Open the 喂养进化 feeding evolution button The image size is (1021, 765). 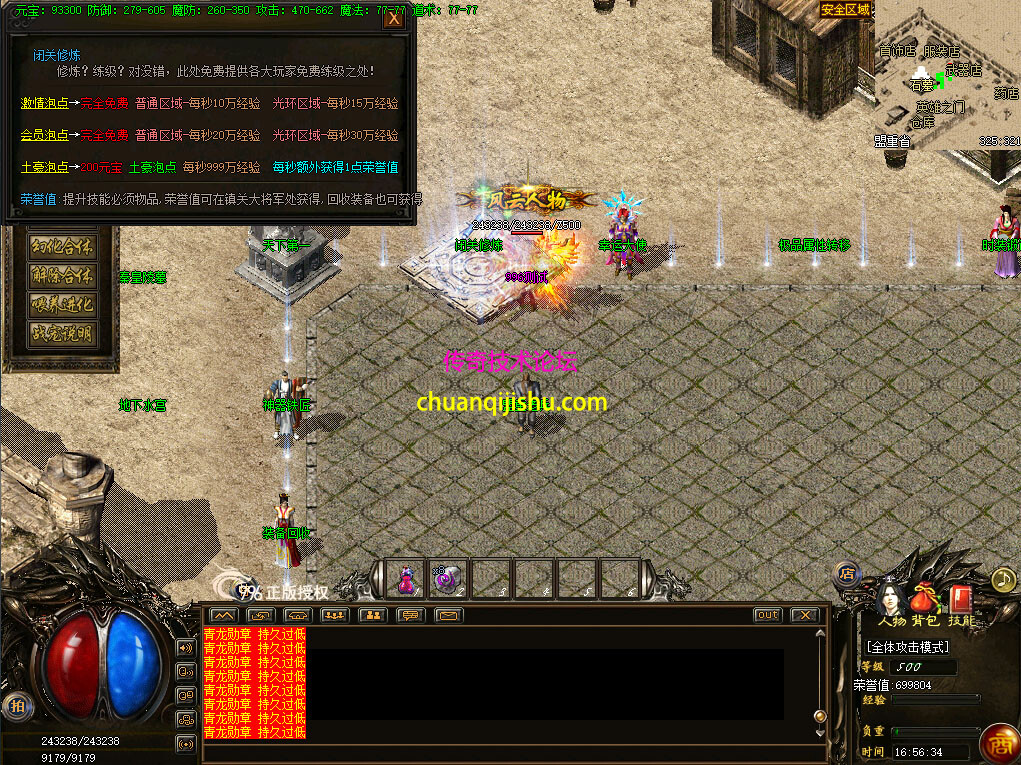point(62,304)
